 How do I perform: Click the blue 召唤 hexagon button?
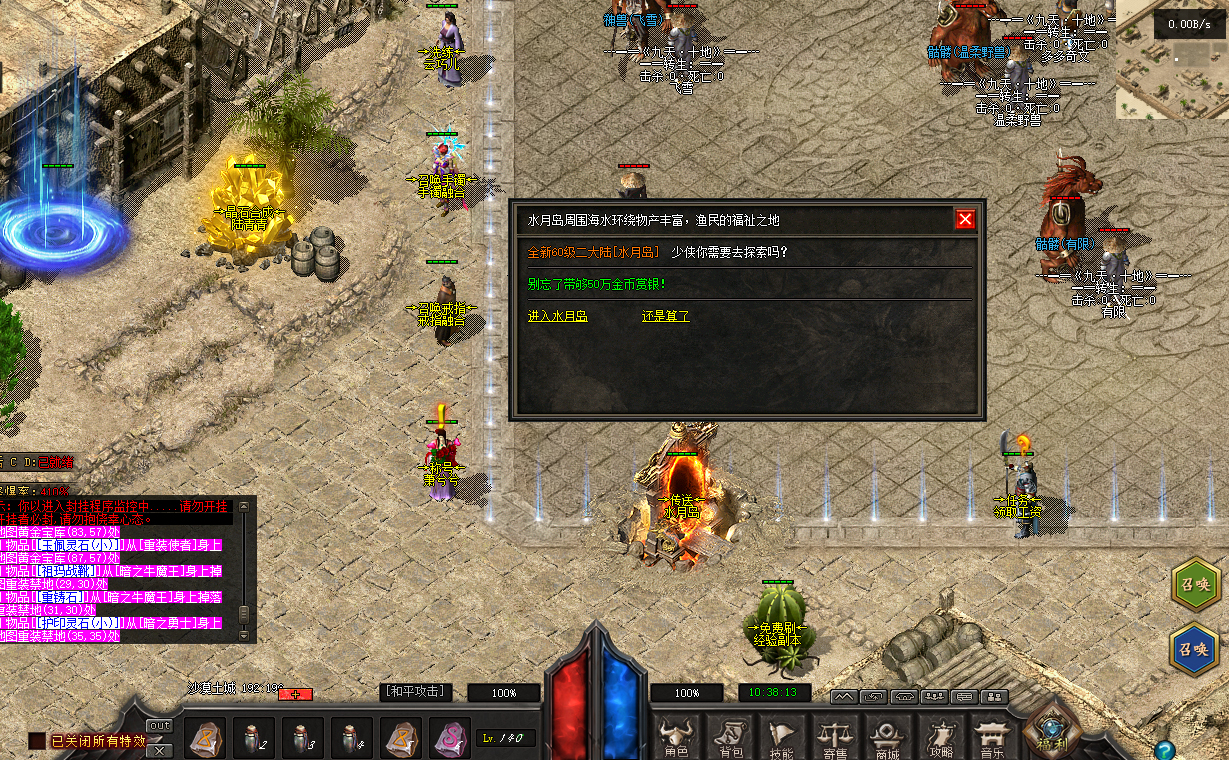1195,648
